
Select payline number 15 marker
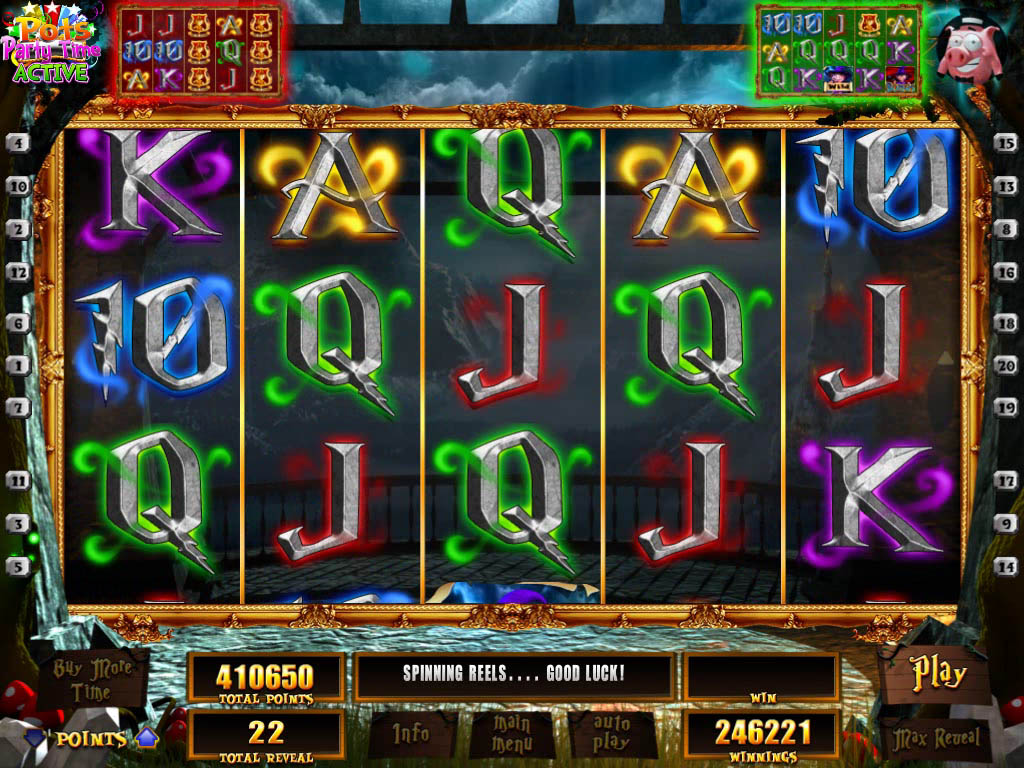[1005, 143]
